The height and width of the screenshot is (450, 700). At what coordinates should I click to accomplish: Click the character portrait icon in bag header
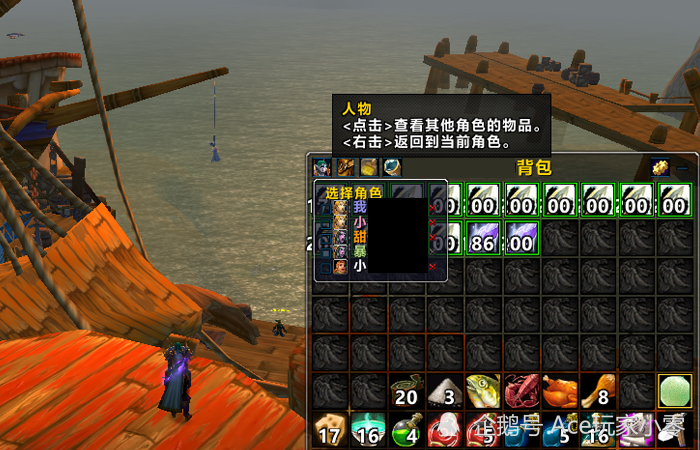tap(321, 168)
